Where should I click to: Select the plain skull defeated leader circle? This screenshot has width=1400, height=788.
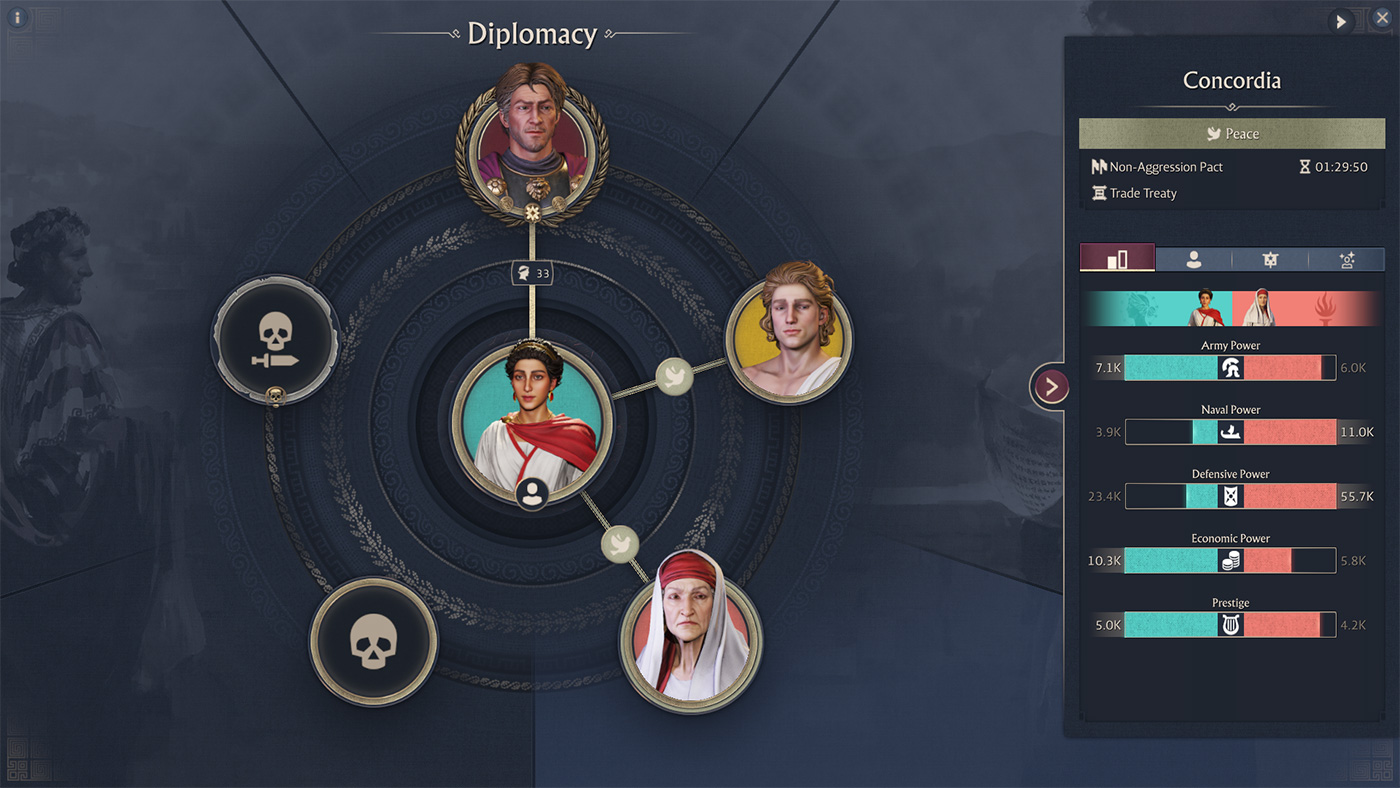coord(373,639)
